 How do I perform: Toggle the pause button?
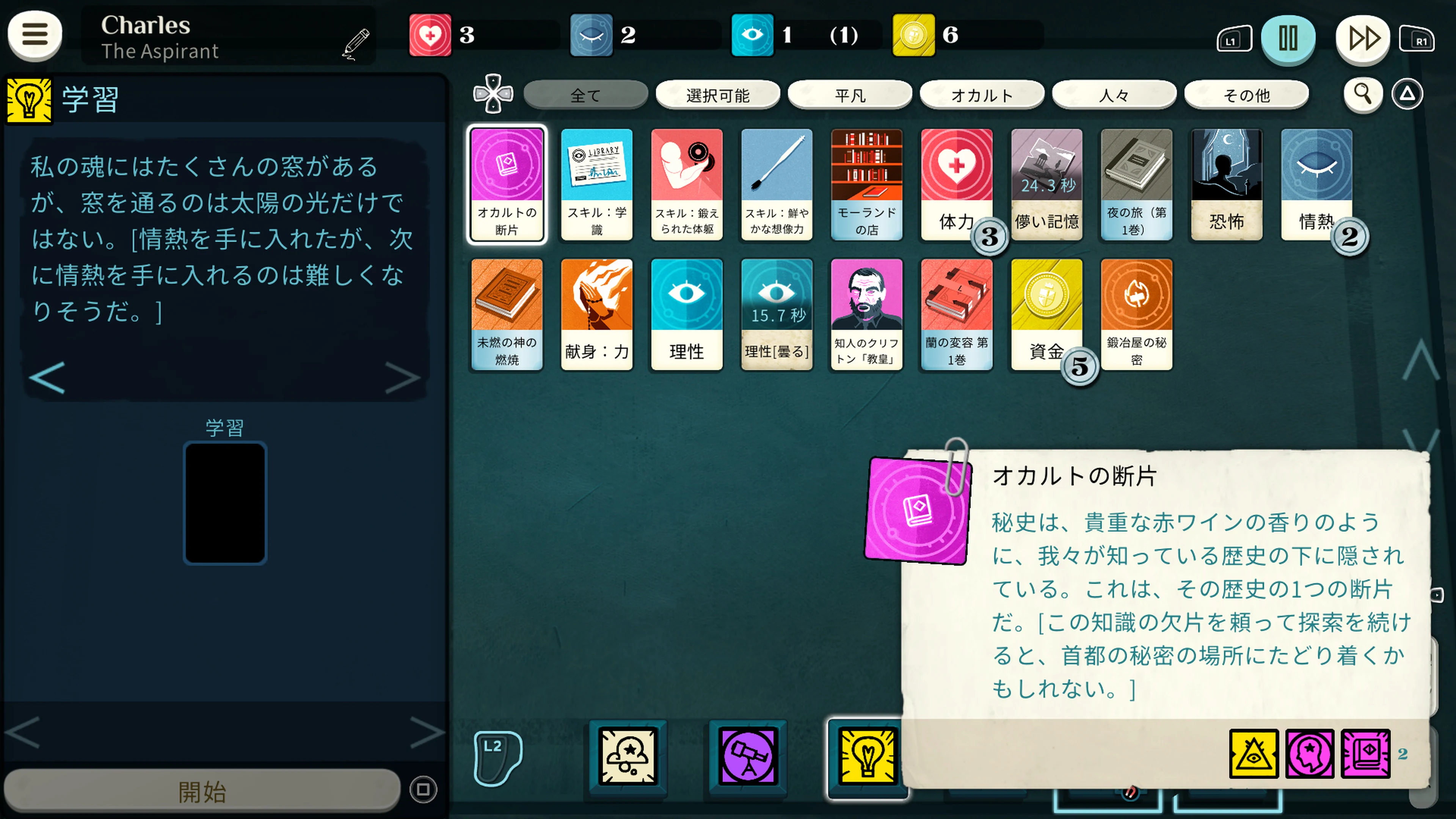click(x=1288, y=38)
